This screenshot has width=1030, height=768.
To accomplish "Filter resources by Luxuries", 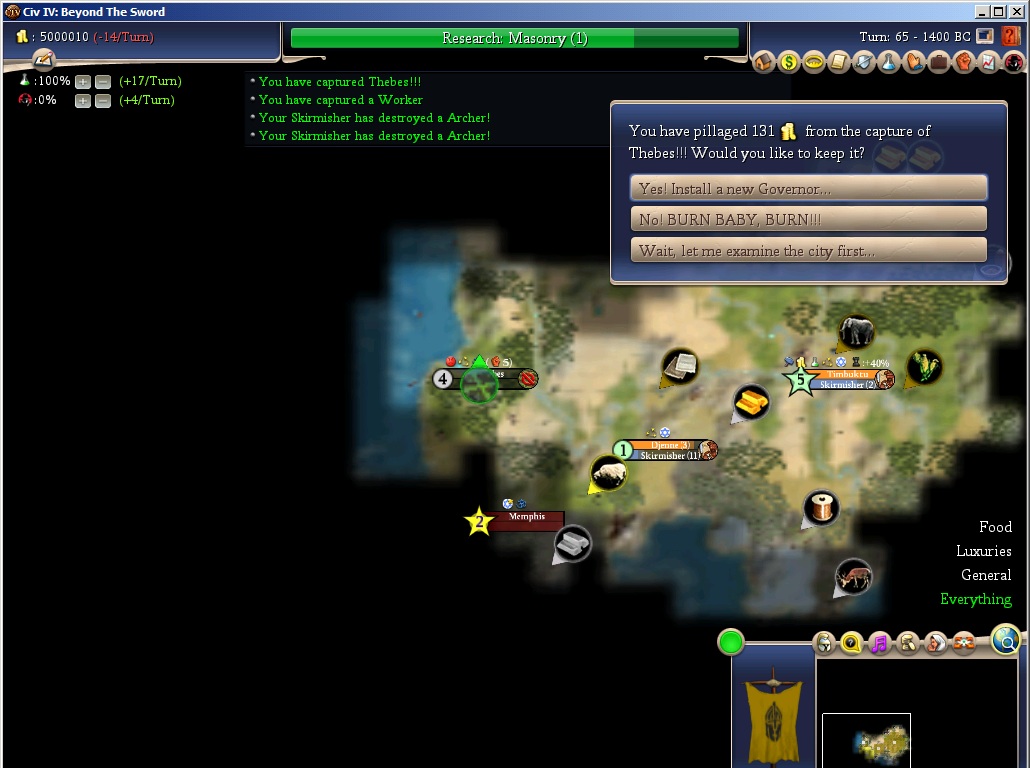I will point(983,551).
